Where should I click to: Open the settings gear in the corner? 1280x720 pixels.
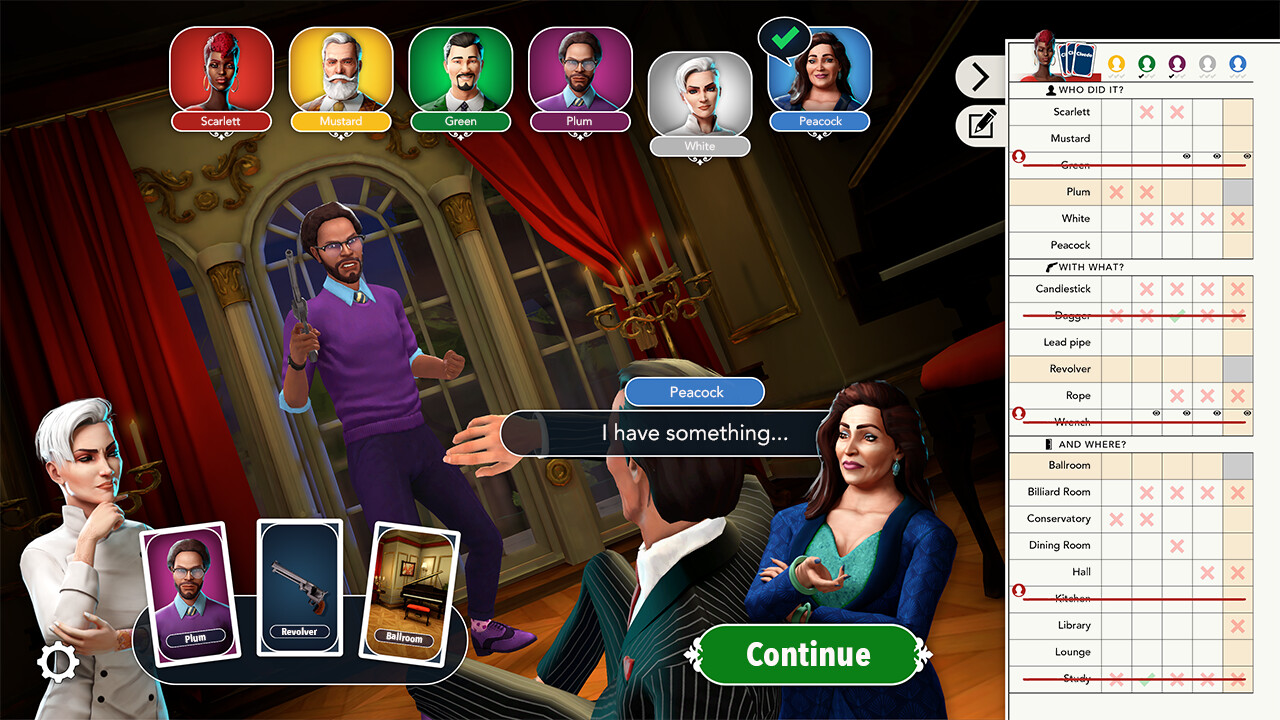57,663
